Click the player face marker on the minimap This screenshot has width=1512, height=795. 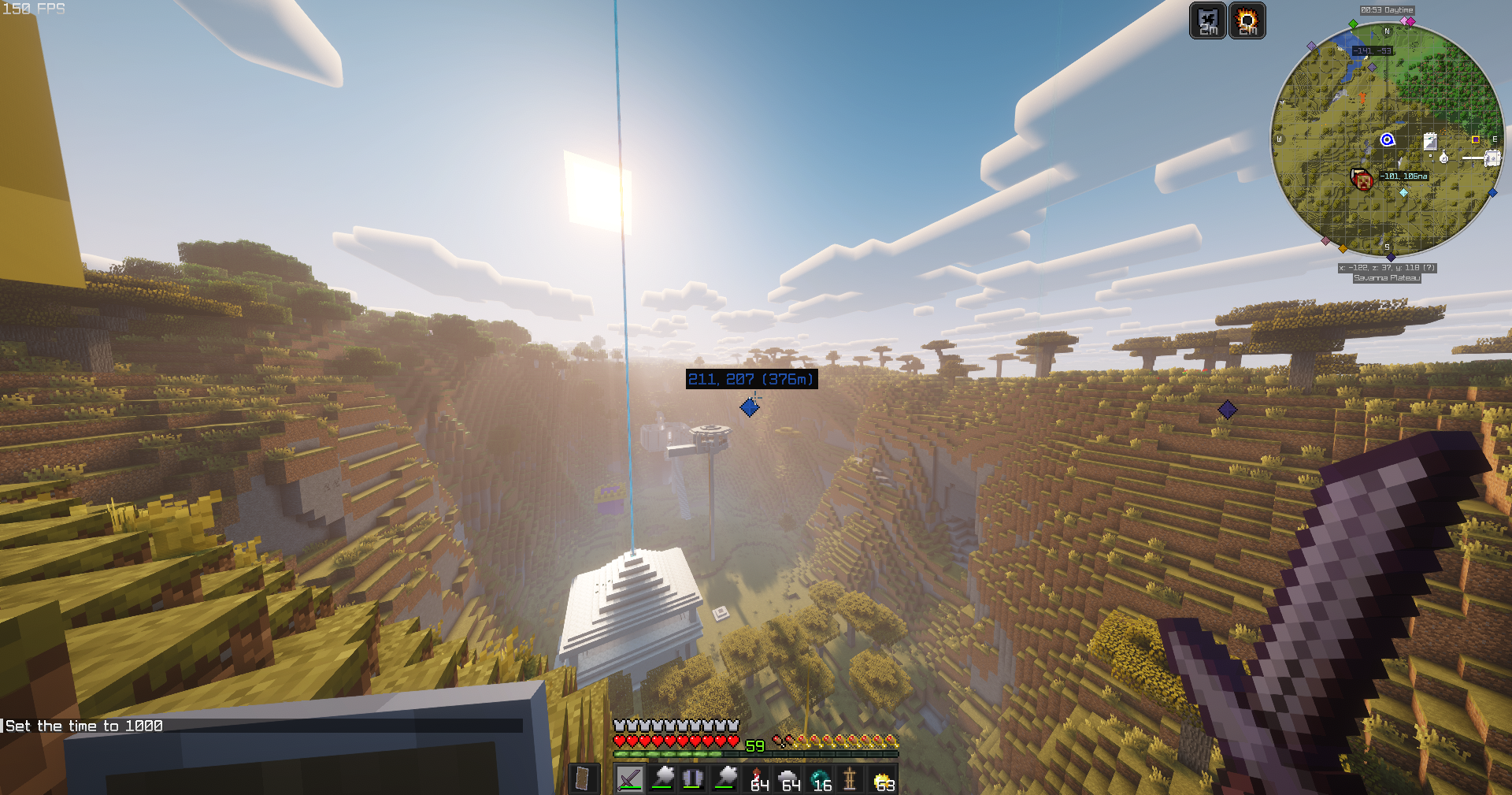pyautogui.click(x=1362, y=180)
